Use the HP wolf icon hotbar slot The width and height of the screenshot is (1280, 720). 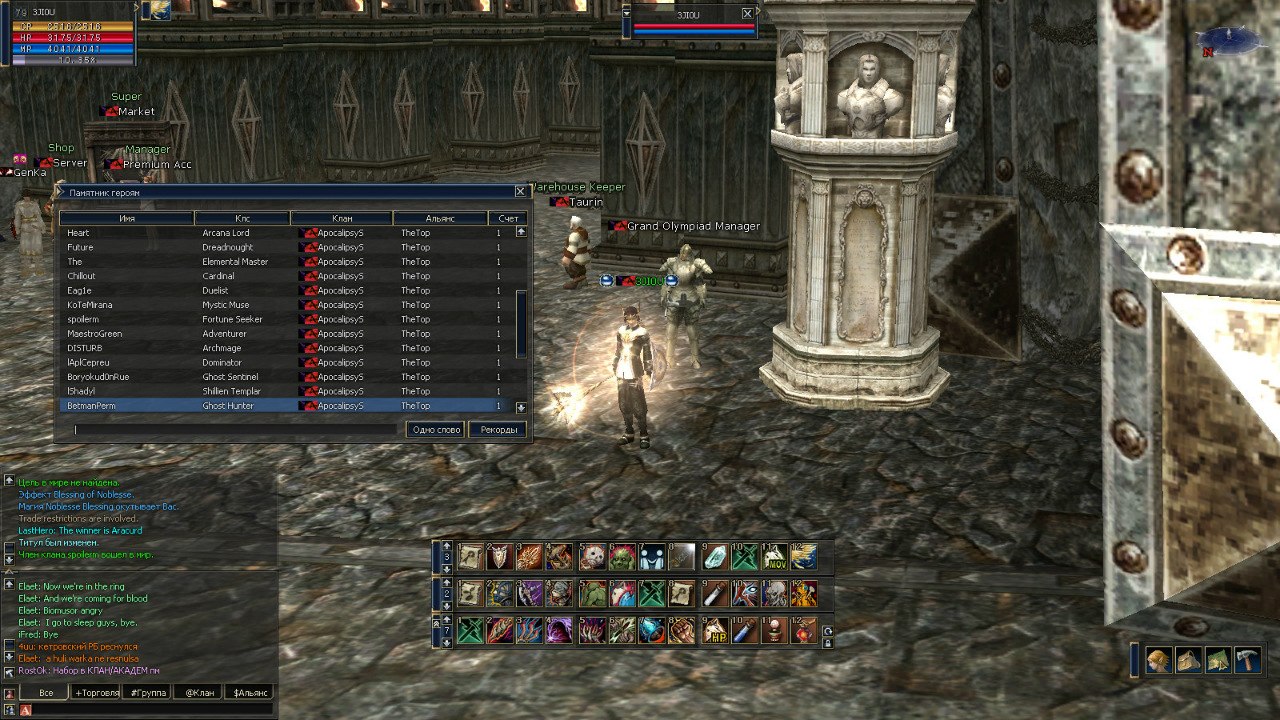tap(714, 631)
